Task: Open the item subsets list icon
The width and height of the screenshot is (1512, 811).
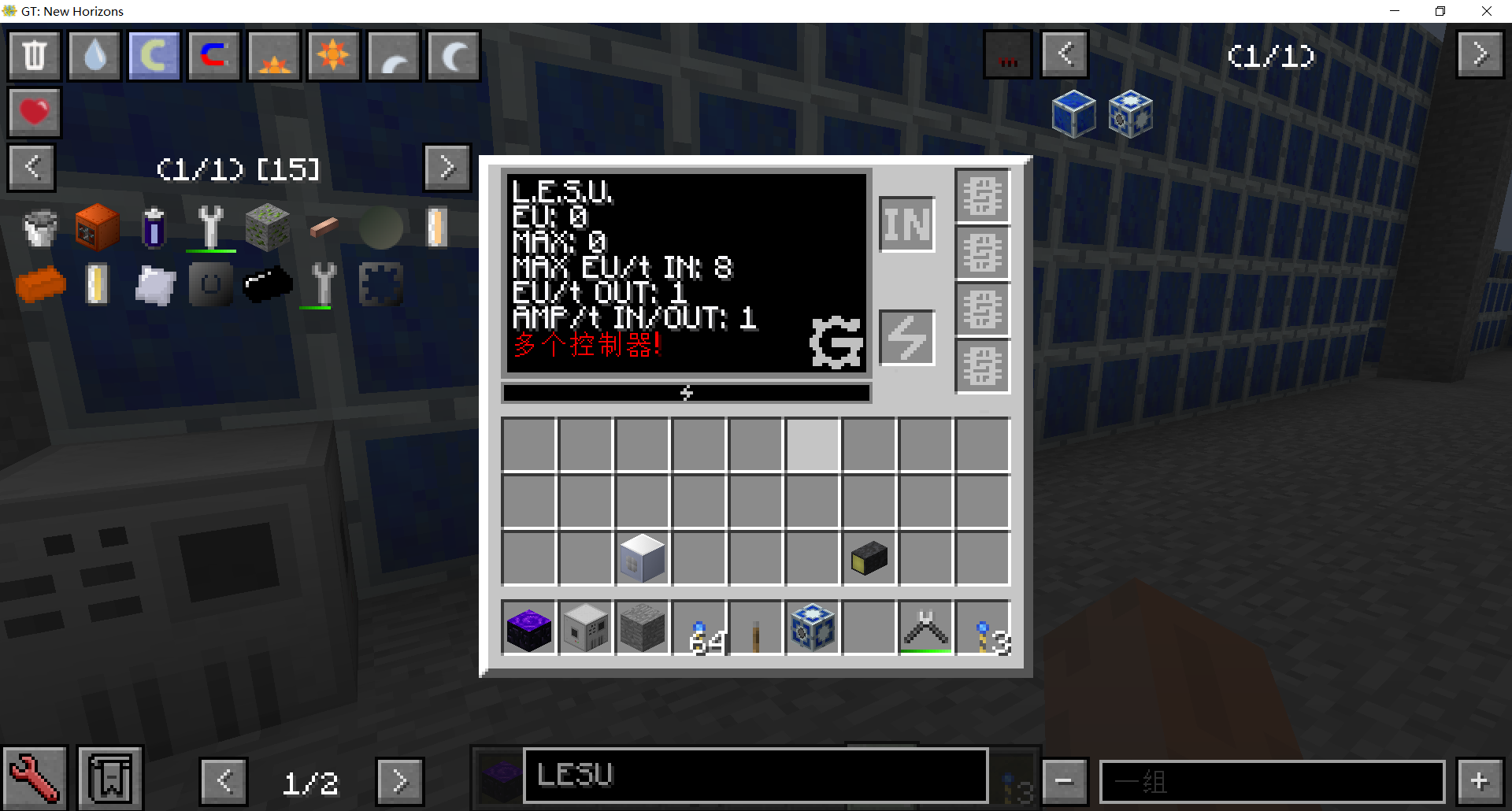Action: point(110,778)
